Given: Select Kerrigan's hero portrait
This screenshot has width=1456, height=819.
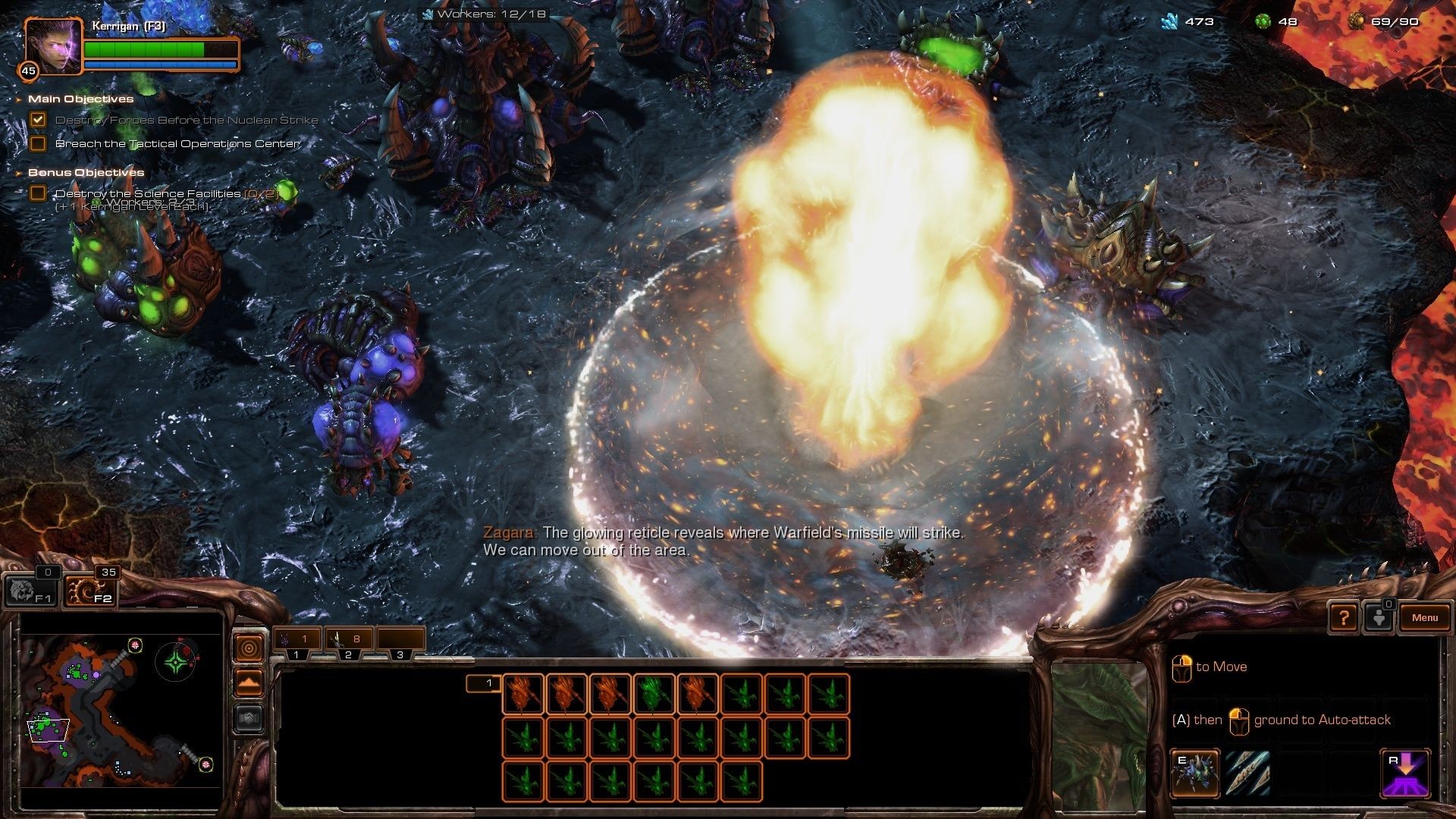Looking at the screenshot, I should pyautogui.click(x=53, y=46).
